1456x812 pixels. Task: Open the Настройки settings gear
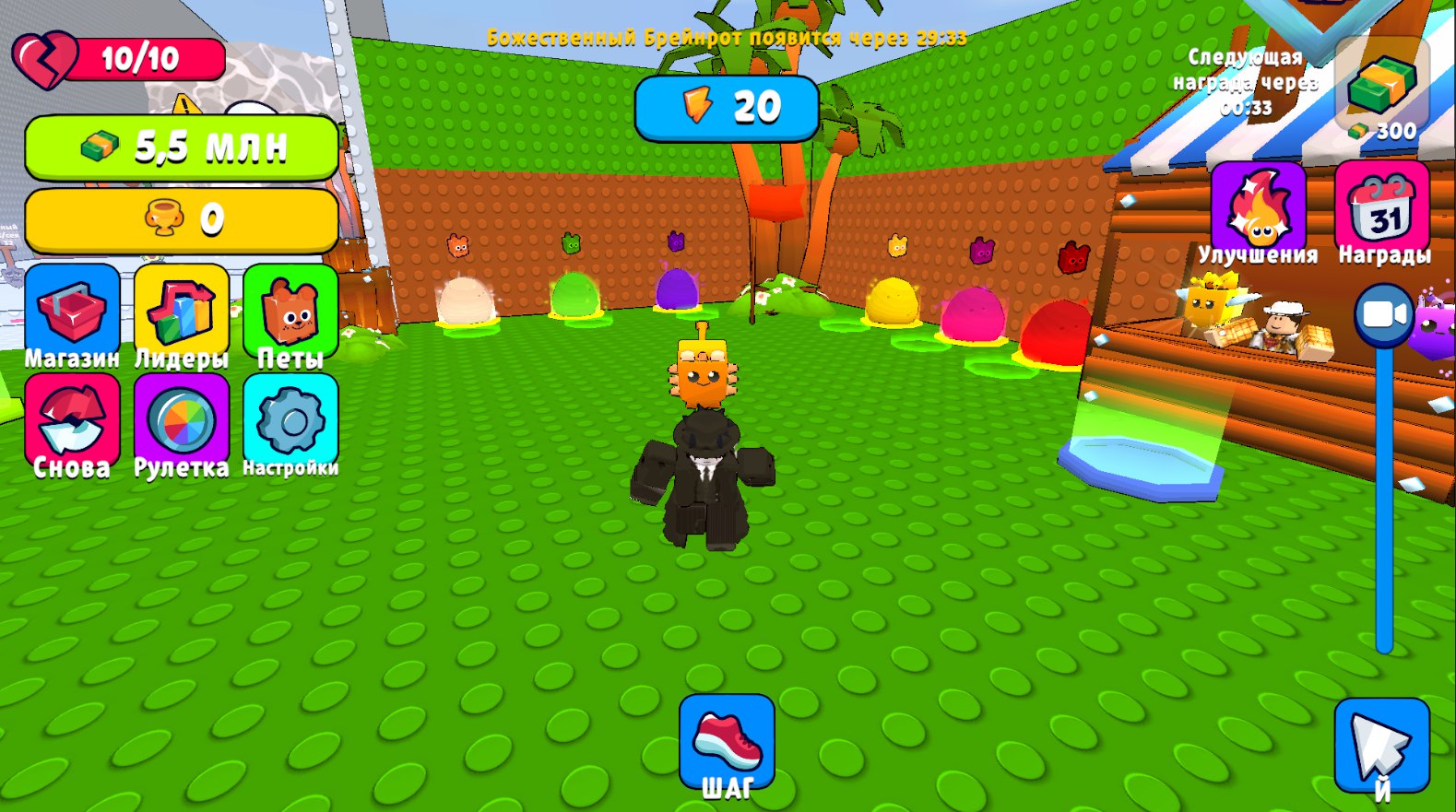[290, 419]
